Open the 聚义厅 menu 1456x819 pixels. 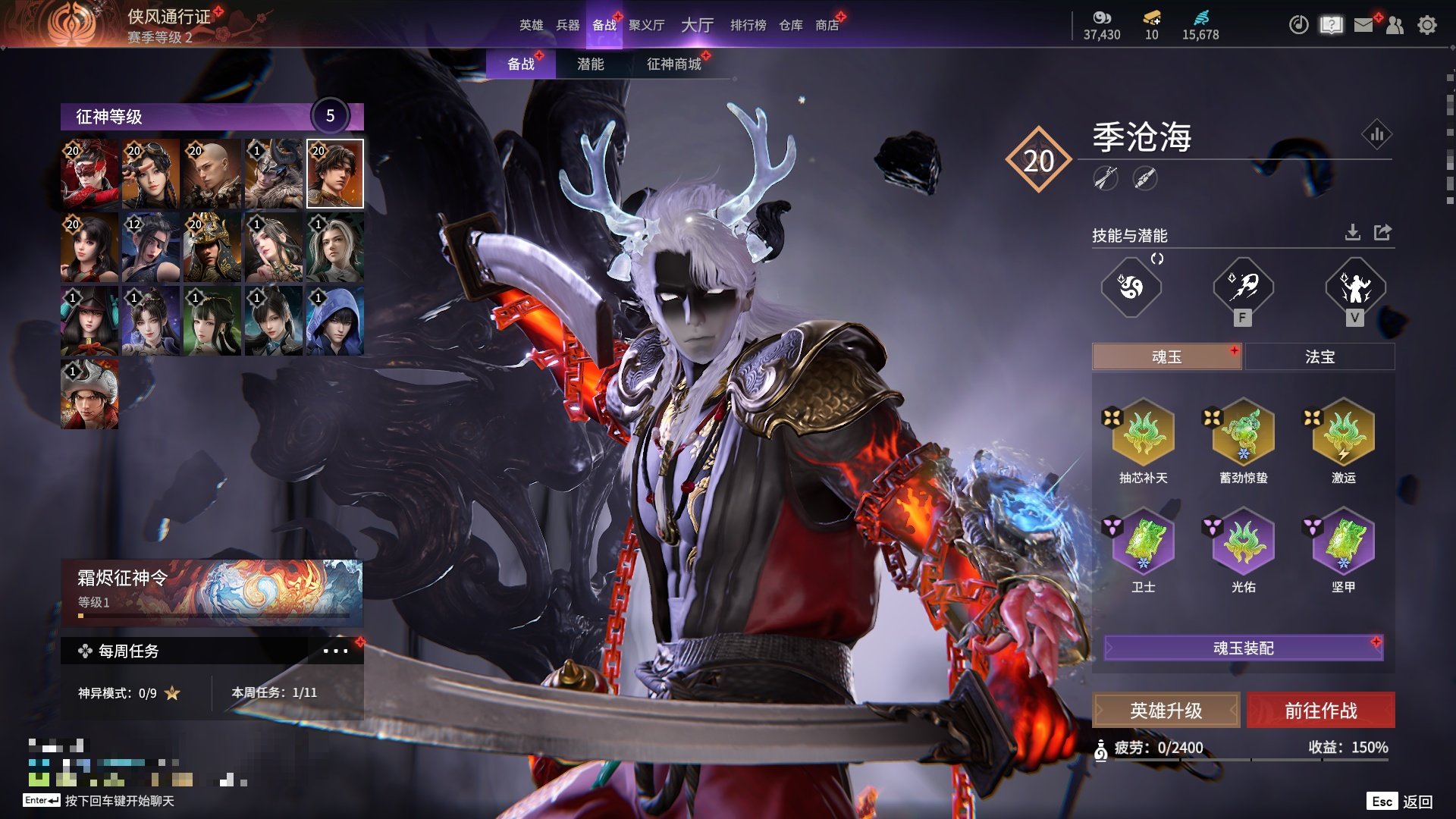(646, 25)
